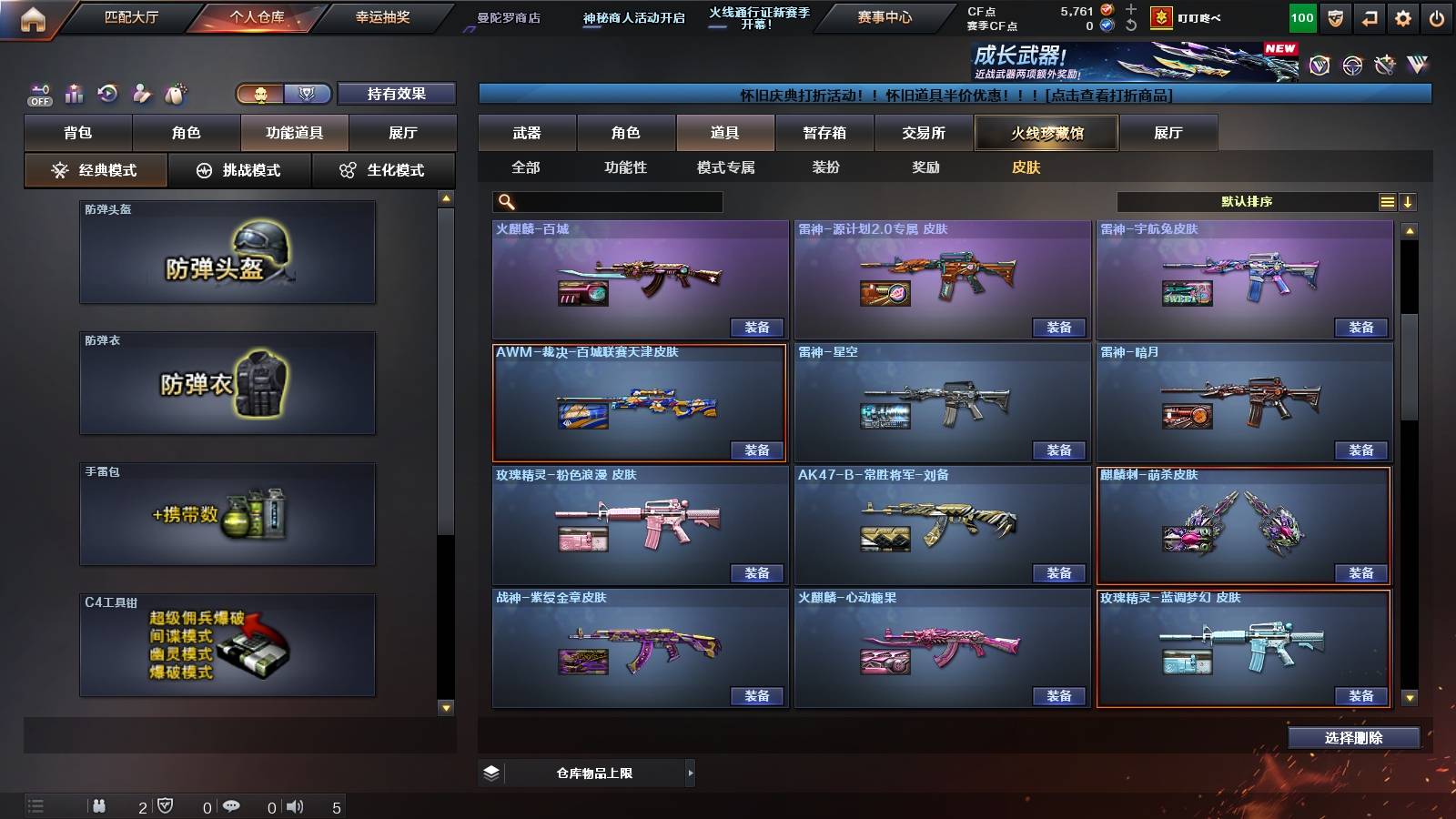
Task: Click the 选择删除 button at bottom right
Action: click(x=1353, y=737)
